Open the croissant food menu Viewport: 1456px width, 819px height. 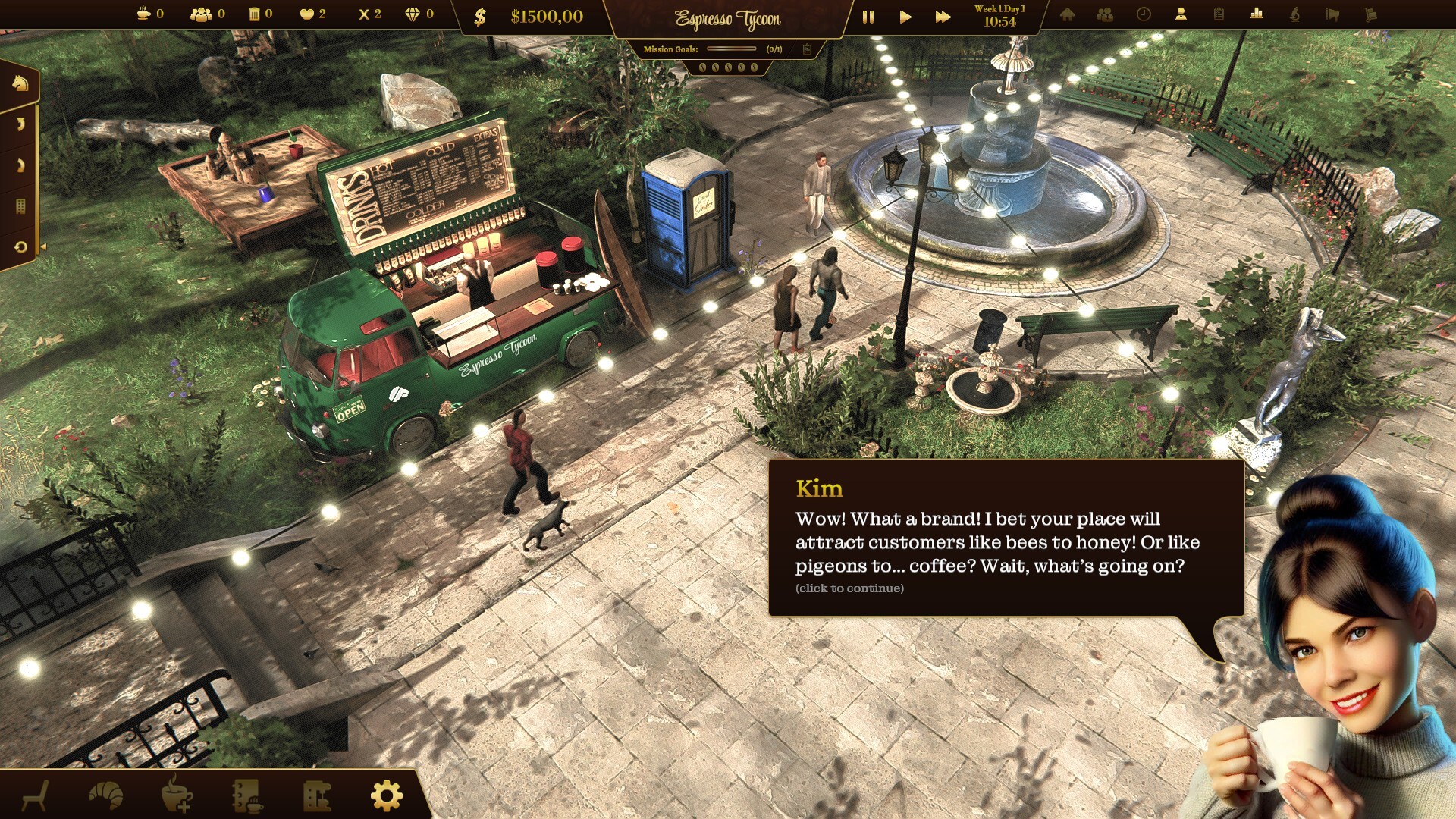pos(106,795)
